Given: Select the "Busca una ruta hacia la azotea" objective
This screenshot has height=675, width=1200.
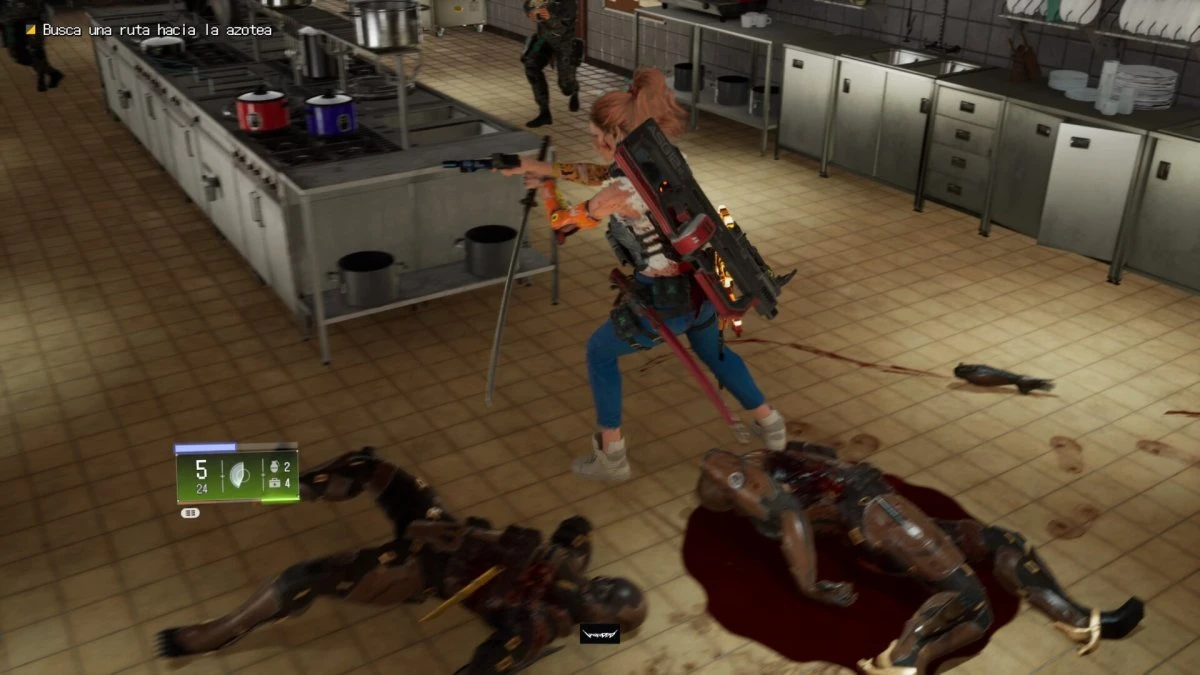Looking at the screenshot, I should click(x=156, y=30).
